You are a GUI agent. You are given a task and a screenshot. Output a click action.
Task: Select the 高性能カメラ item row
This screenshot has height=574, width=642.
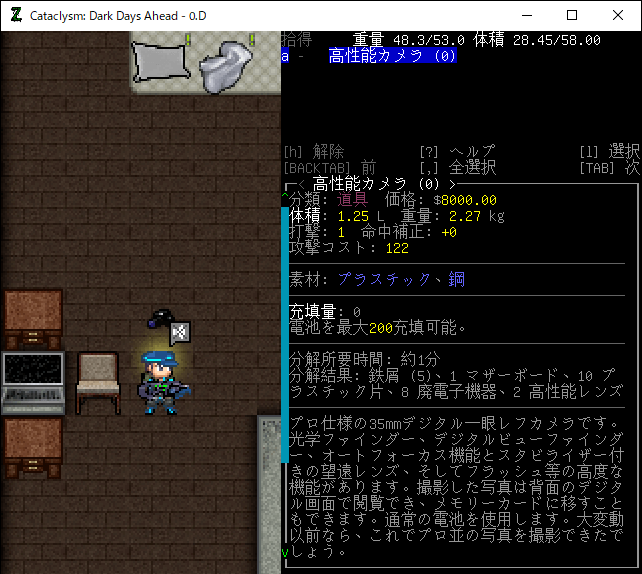tap(393, 56)
